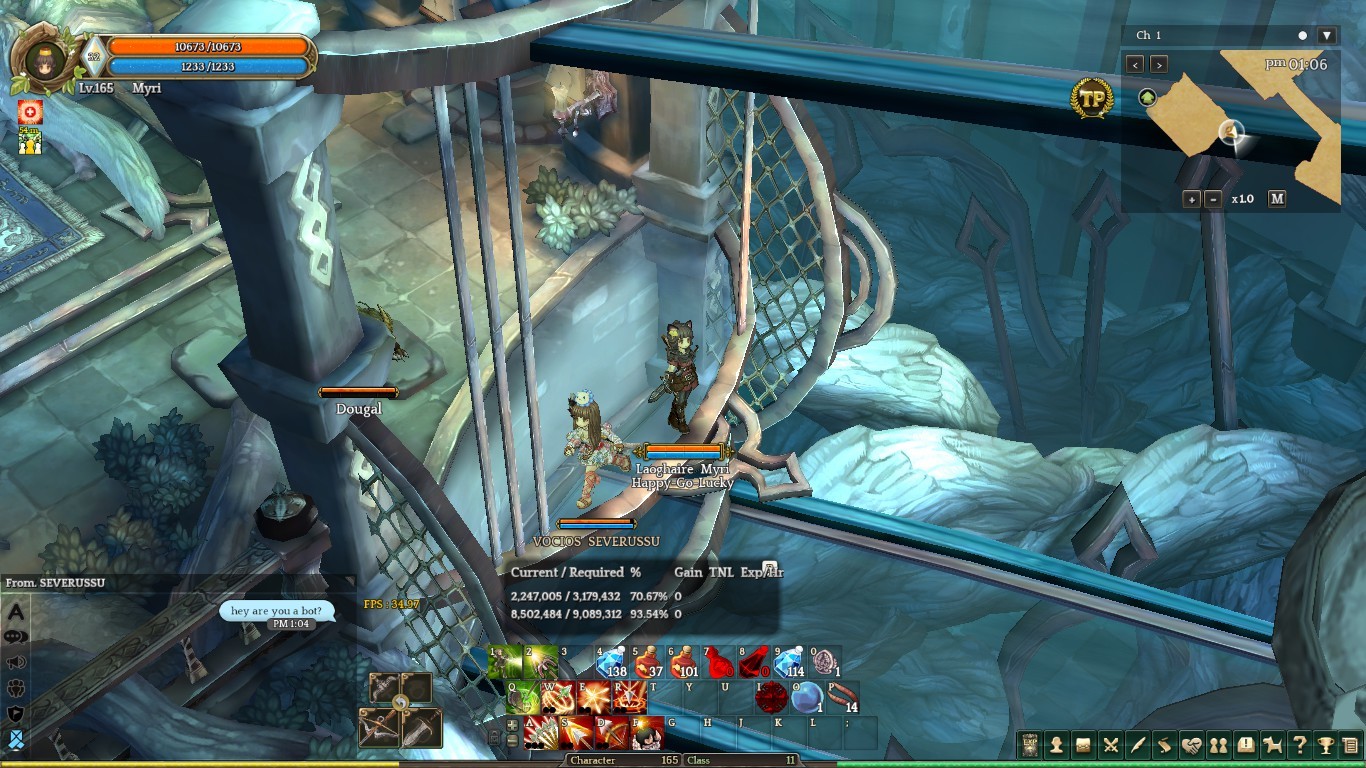Activate the bomb skill on key F
The image size is (1366, 768).
coord(647,733)
